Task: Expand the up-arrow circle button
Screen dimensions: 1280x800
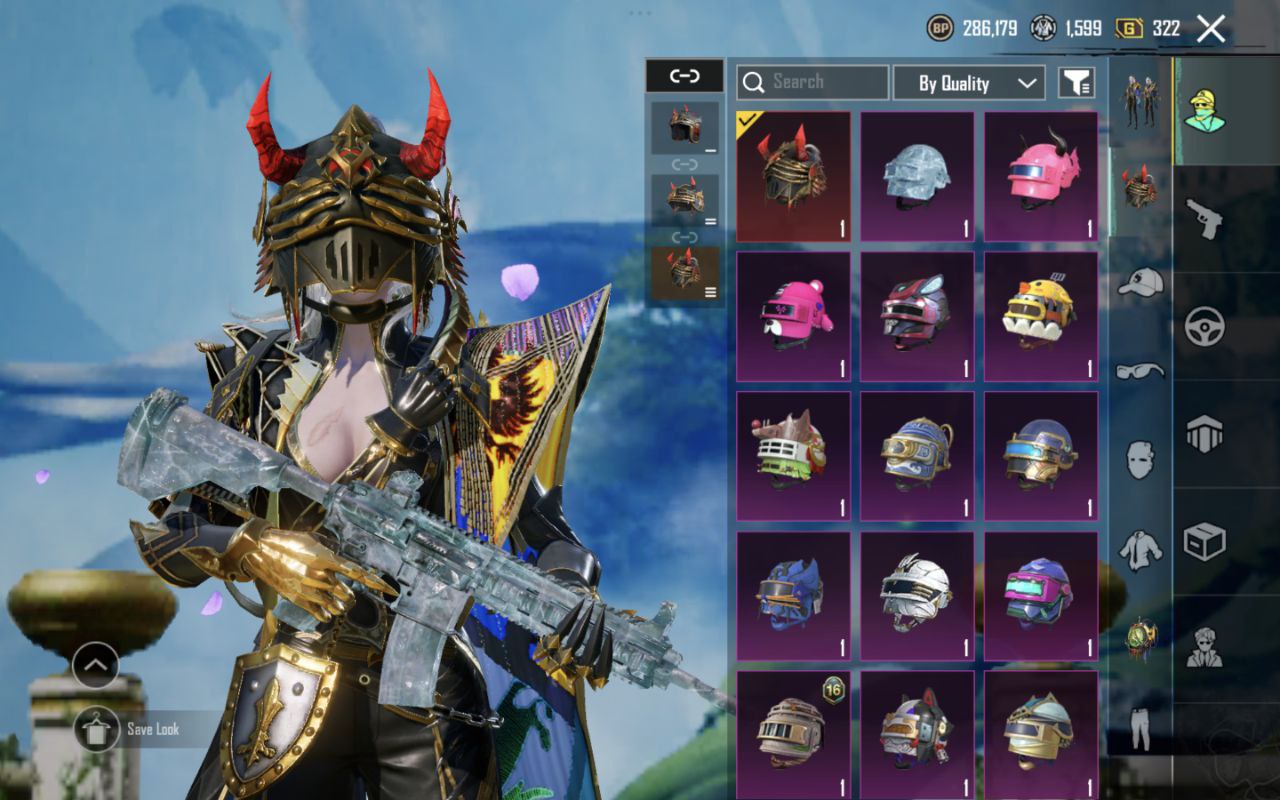Action: [96, 664]
